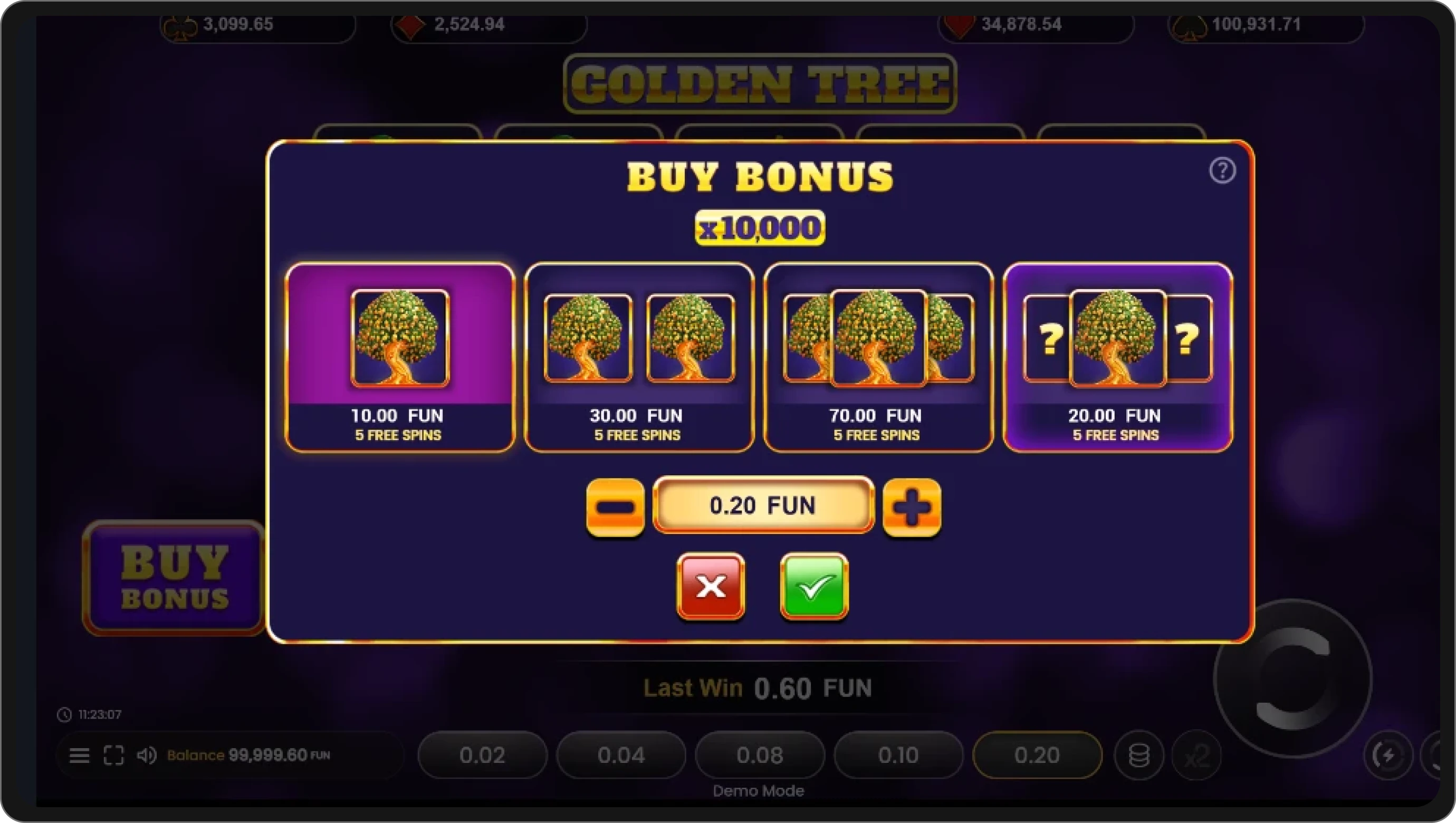Viewport: 1456px width, 823px height.
Task: Adjust bet via 0.10 chip control
Action: point(898,755)
